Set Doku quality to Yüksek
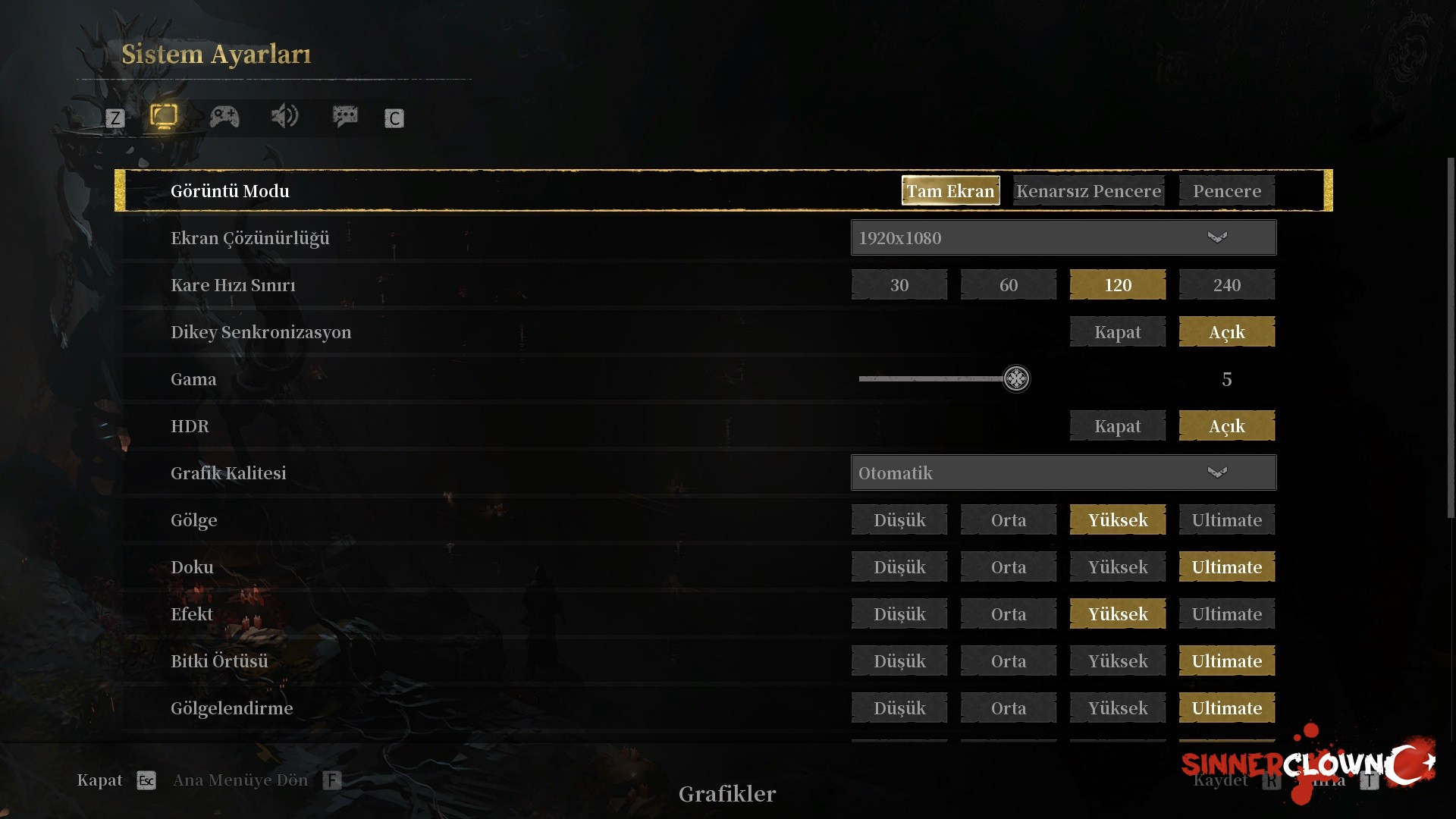The width and height of the screenshot is (1456, 819). [1117, 567]
